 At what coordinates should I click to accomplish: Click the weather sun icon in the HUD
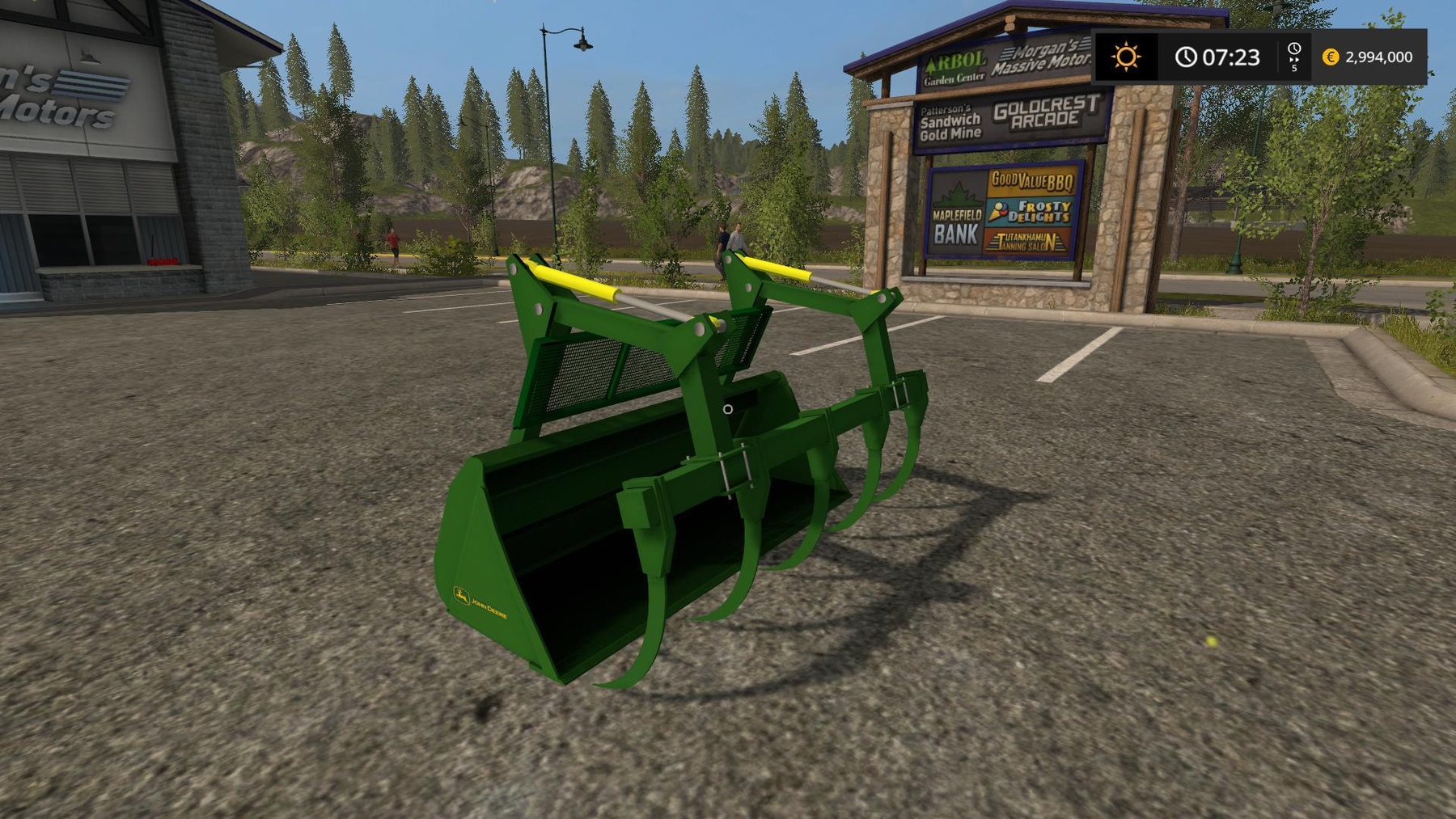point(1128,57)
